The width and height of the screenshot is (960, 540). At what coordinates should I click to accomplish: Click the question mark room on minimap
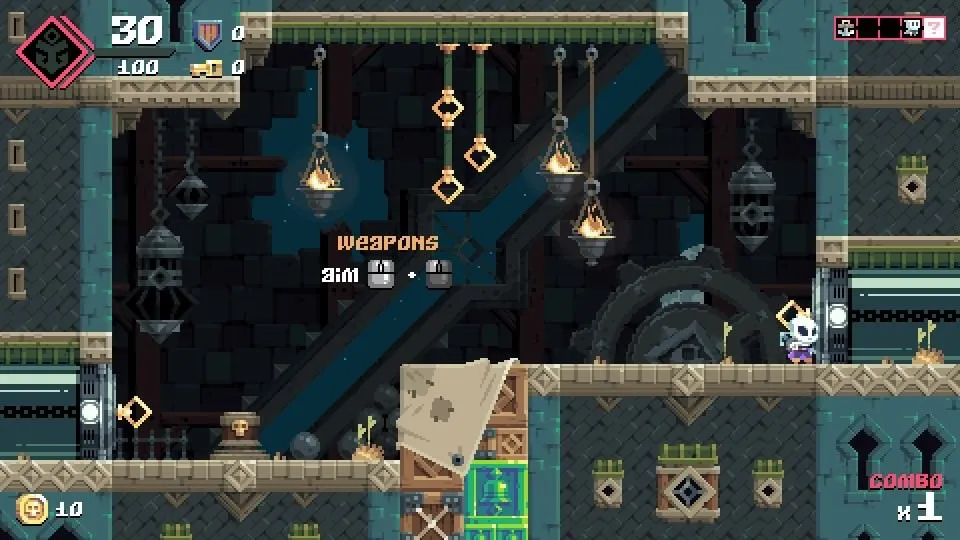click(934, 28)
